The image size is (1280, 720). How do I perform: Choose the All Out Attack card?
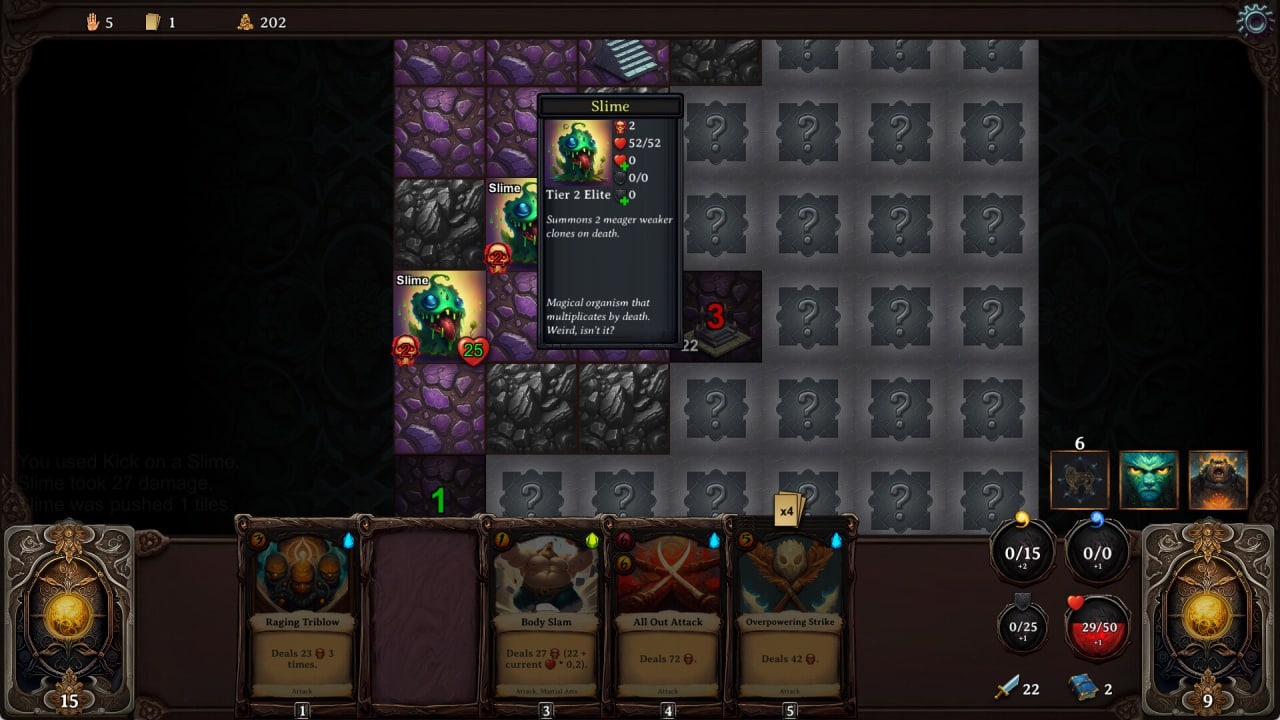[668, 610]
